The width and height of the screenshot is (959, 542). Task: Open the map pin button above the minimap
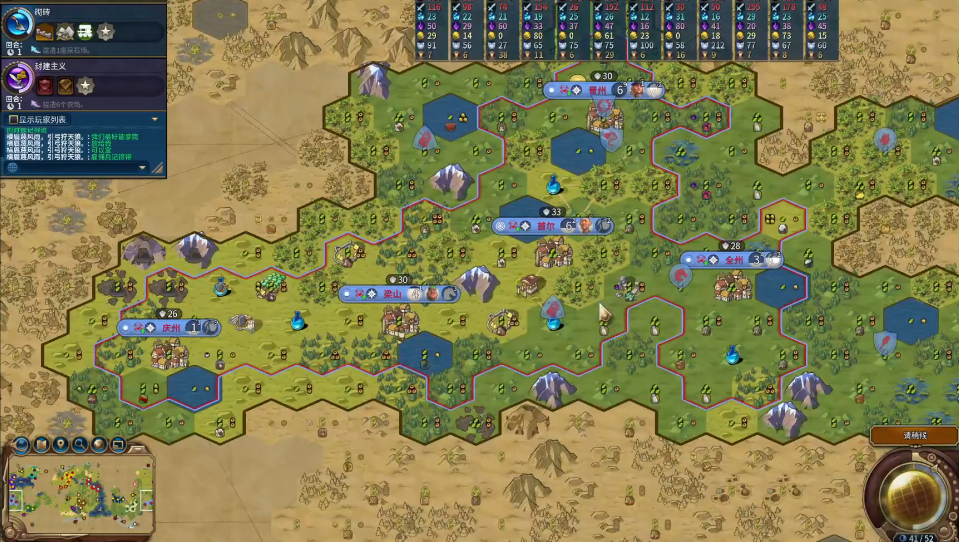(61, 444)
